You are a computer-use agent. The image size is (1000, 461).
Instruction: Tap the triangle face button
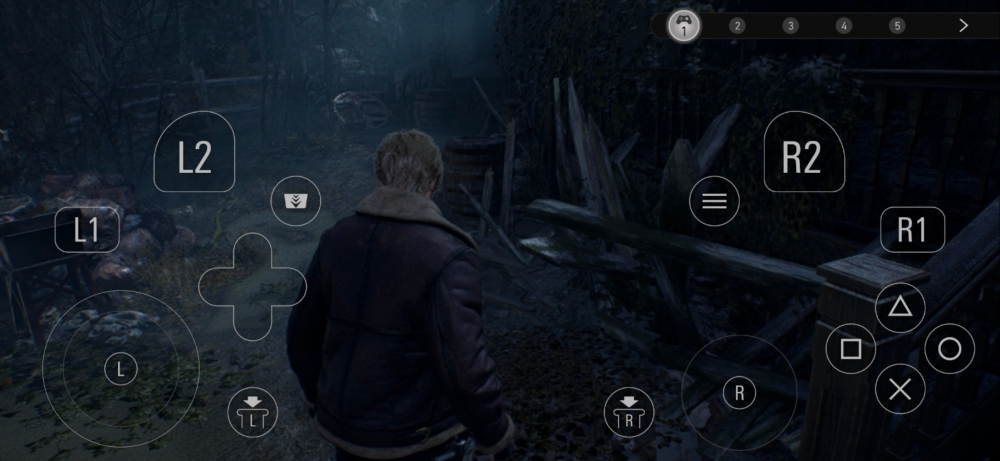900,307
